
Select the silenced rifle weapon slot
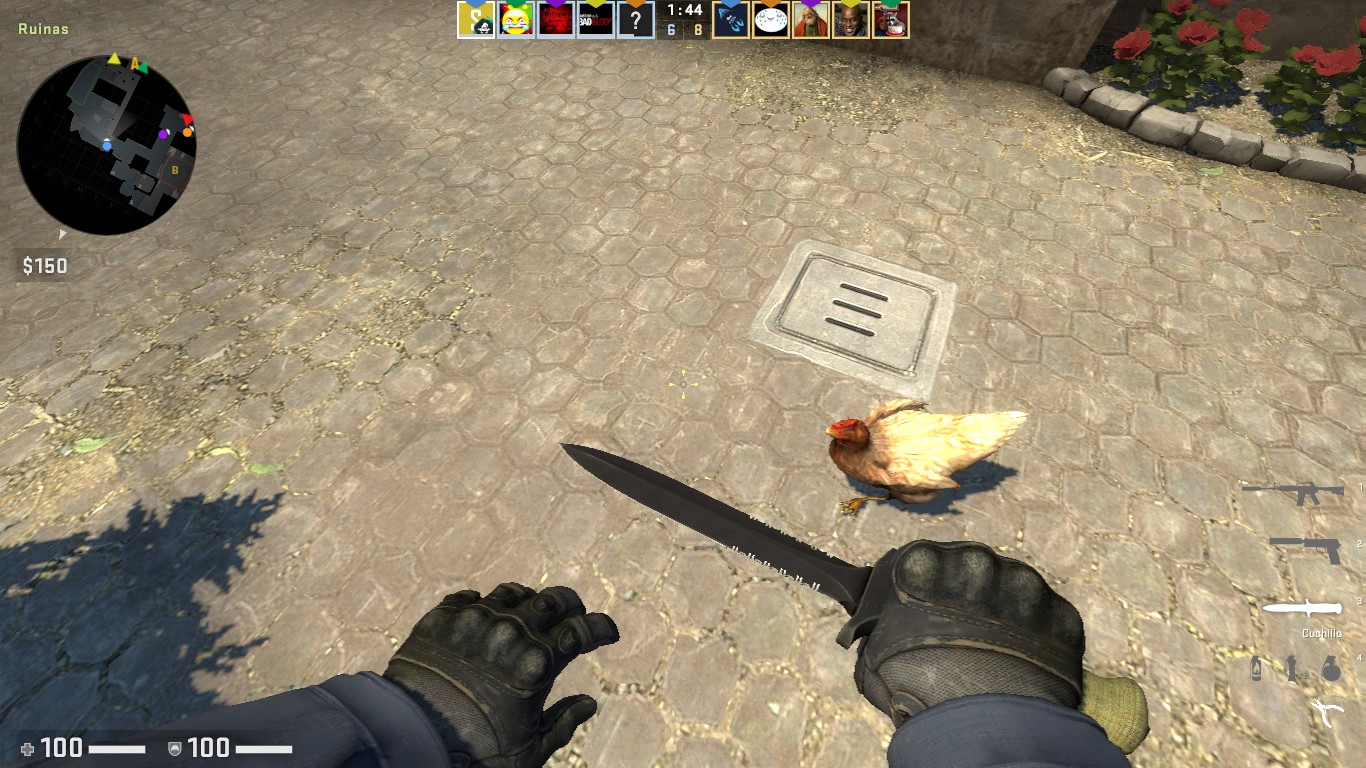click(1292, 492)
